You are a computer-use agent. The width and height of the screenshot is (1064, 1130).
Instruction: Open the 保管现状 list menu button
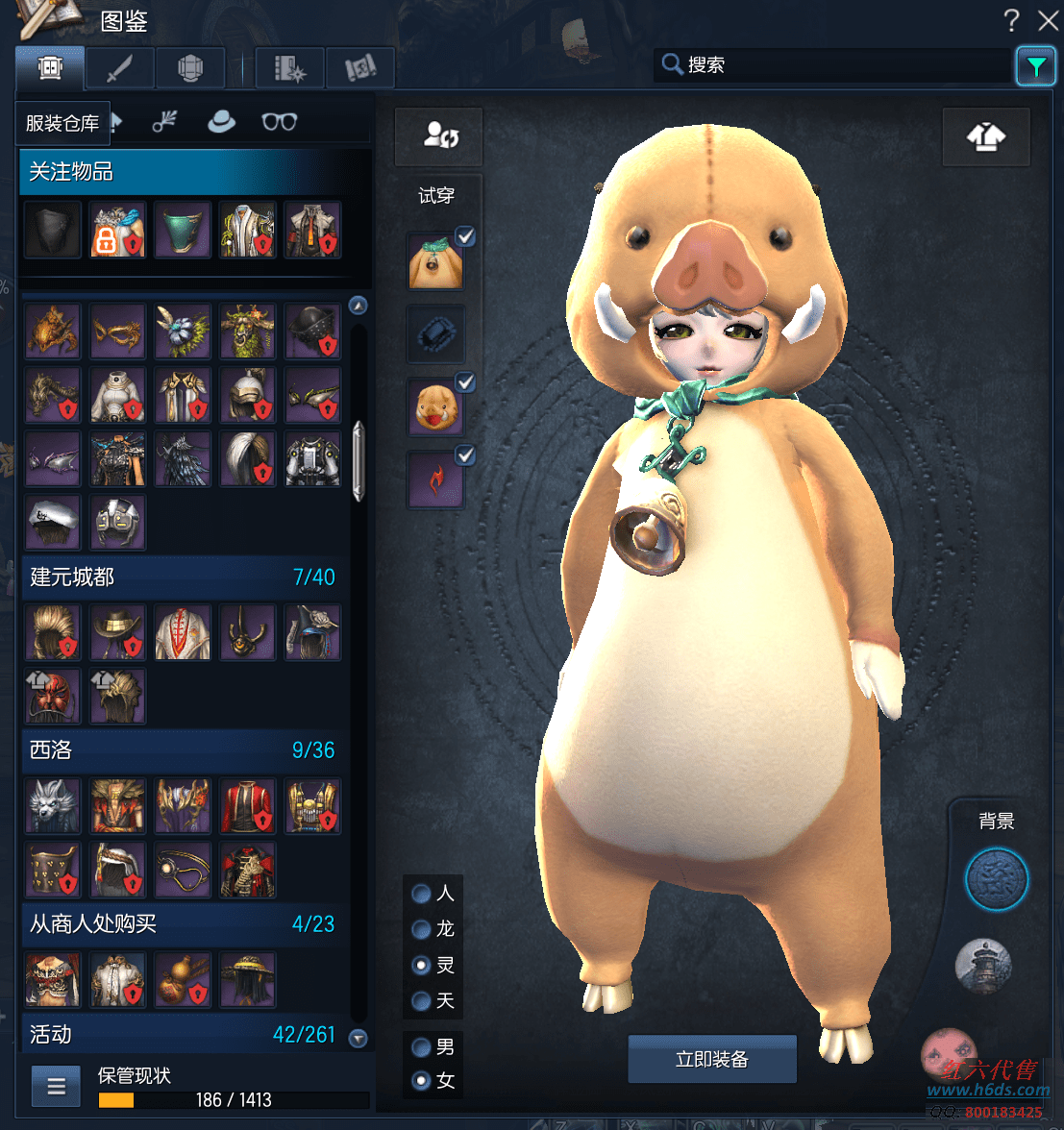(x=56, y=1087)
